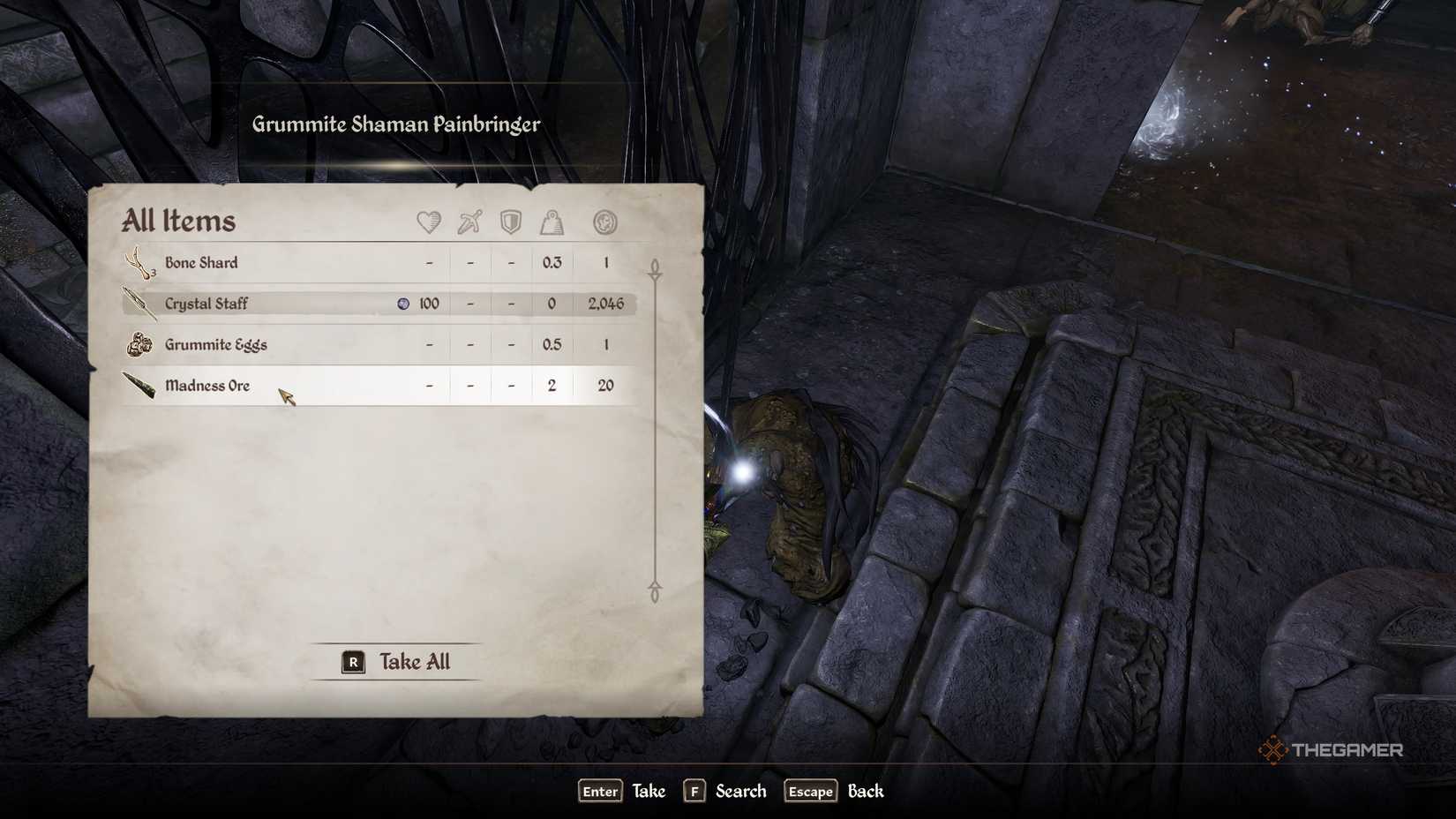The height and width of the screenshot is (819, 1456).
Task: Click the Enter Take prompt
Action: click(x=622, y=792)
